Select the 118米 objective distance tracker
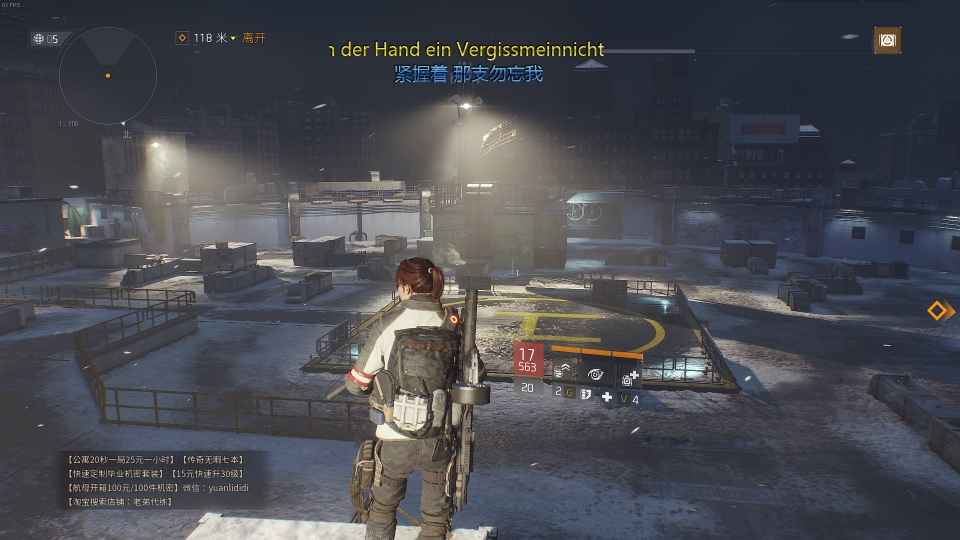This screenshot has height=540, width=960. [x=205, y=38]
